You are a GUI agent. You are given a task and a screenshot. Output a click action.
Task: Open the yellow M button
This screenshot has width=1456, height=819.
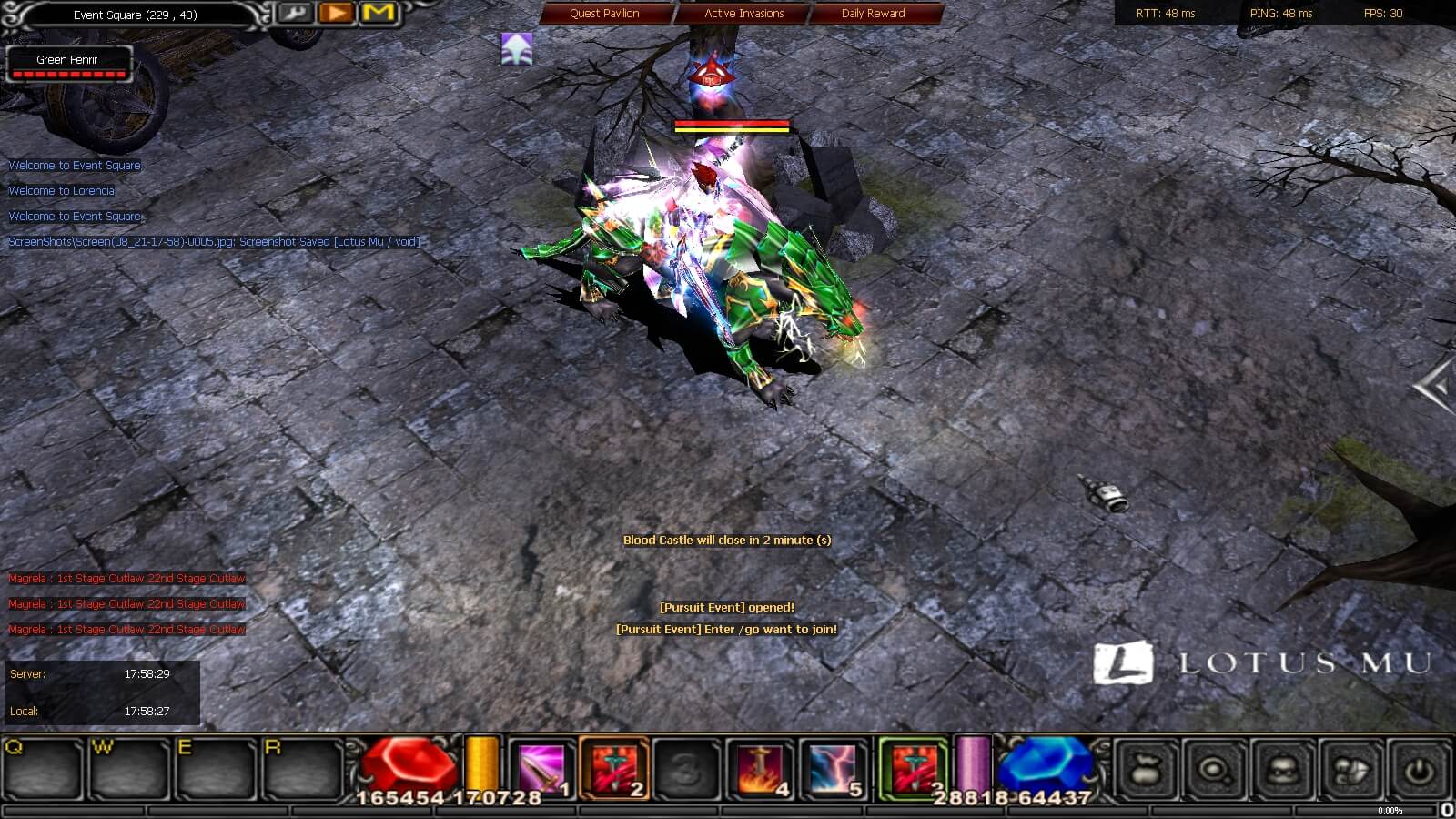coord(378,14)
